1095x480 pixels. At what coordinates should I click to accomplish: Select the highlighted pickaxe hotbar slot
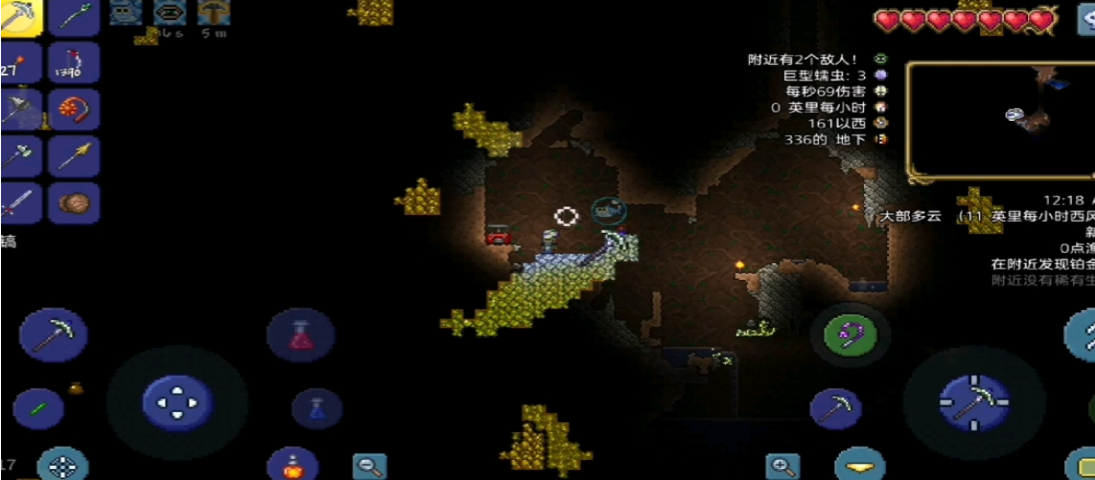[x=20, y=18]
